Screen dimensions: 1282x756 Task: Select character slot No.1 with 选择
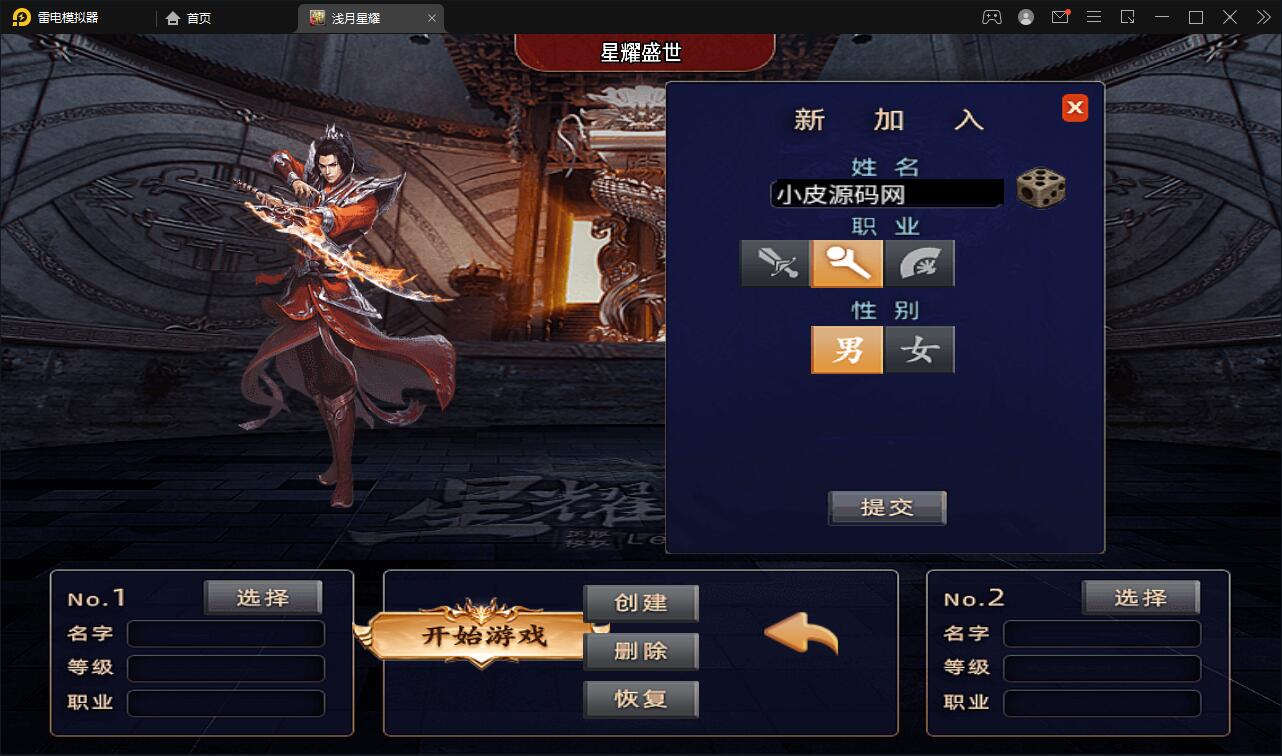263,598
